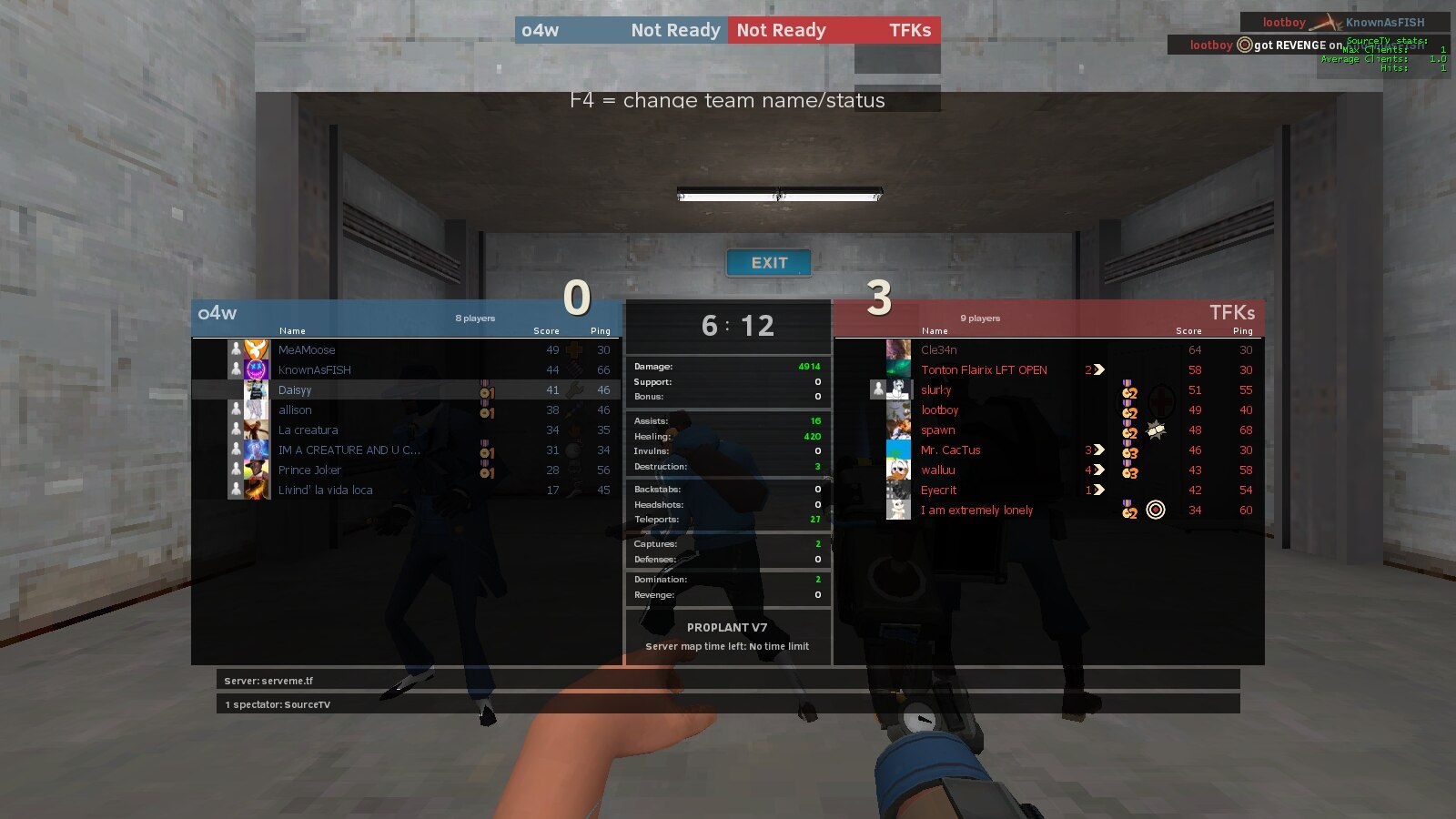Select the spawn player entry

[937, 430]
